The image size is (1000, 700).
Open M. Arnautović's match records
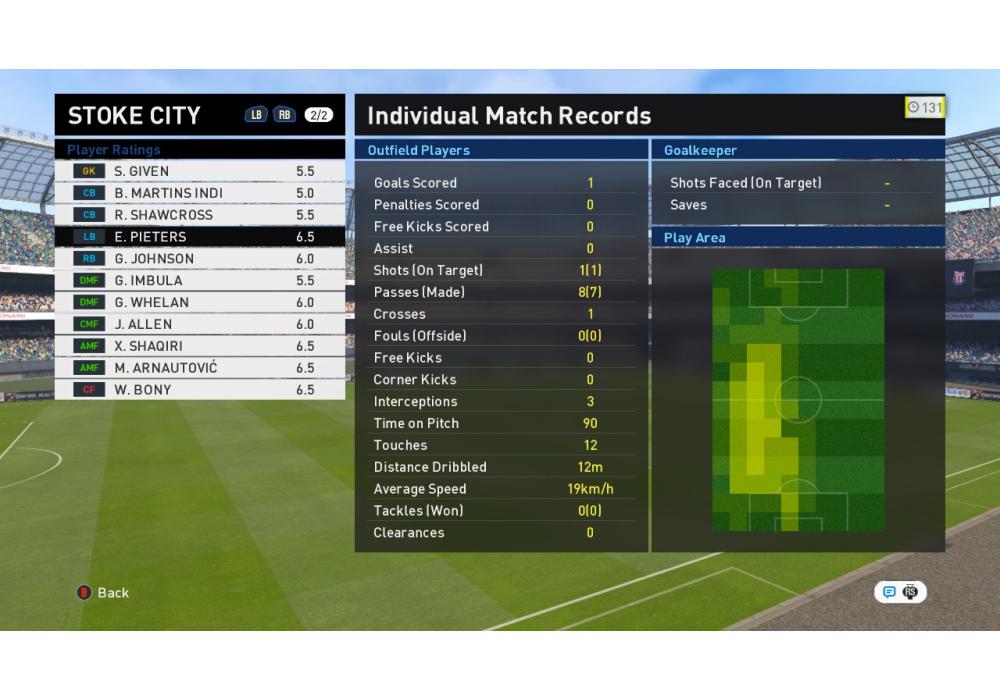(x=200, y=368)
